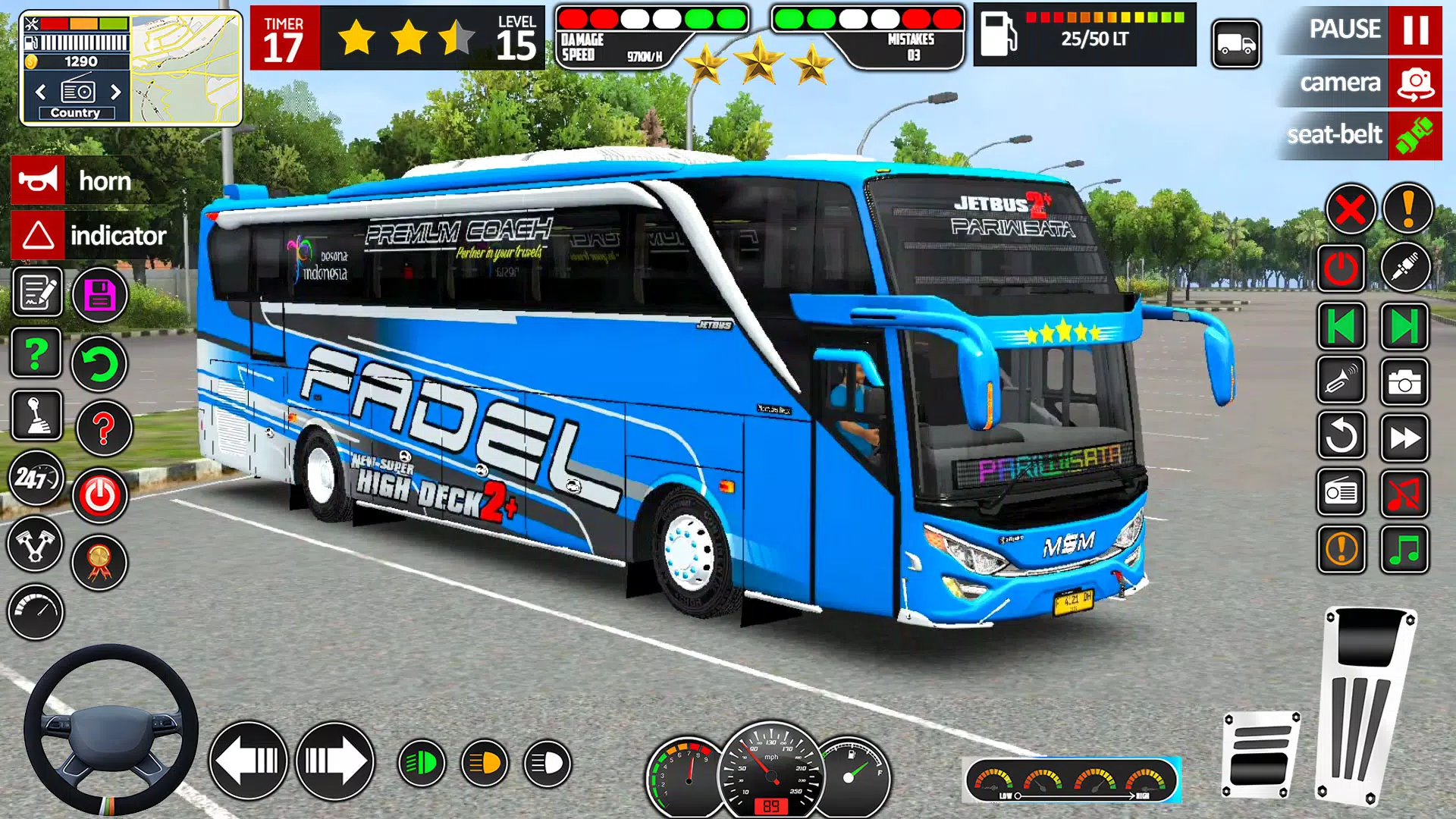Screen dimensions: 1456x819
Task: Select the fast-forward icon
Action: 1404,436
